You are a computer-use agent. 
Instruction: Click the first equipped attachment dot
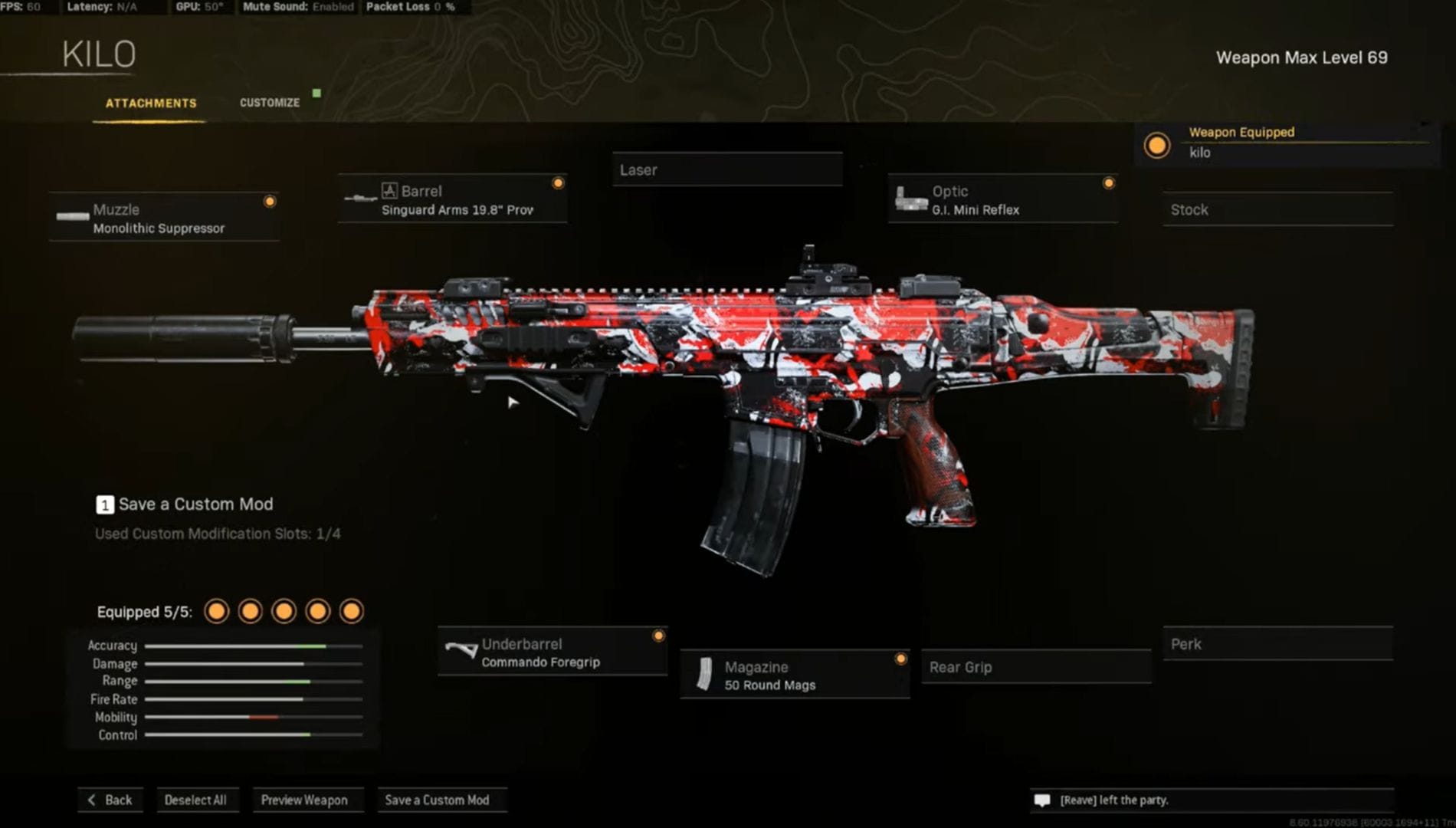pyautogui.click(x=217, y=611)
